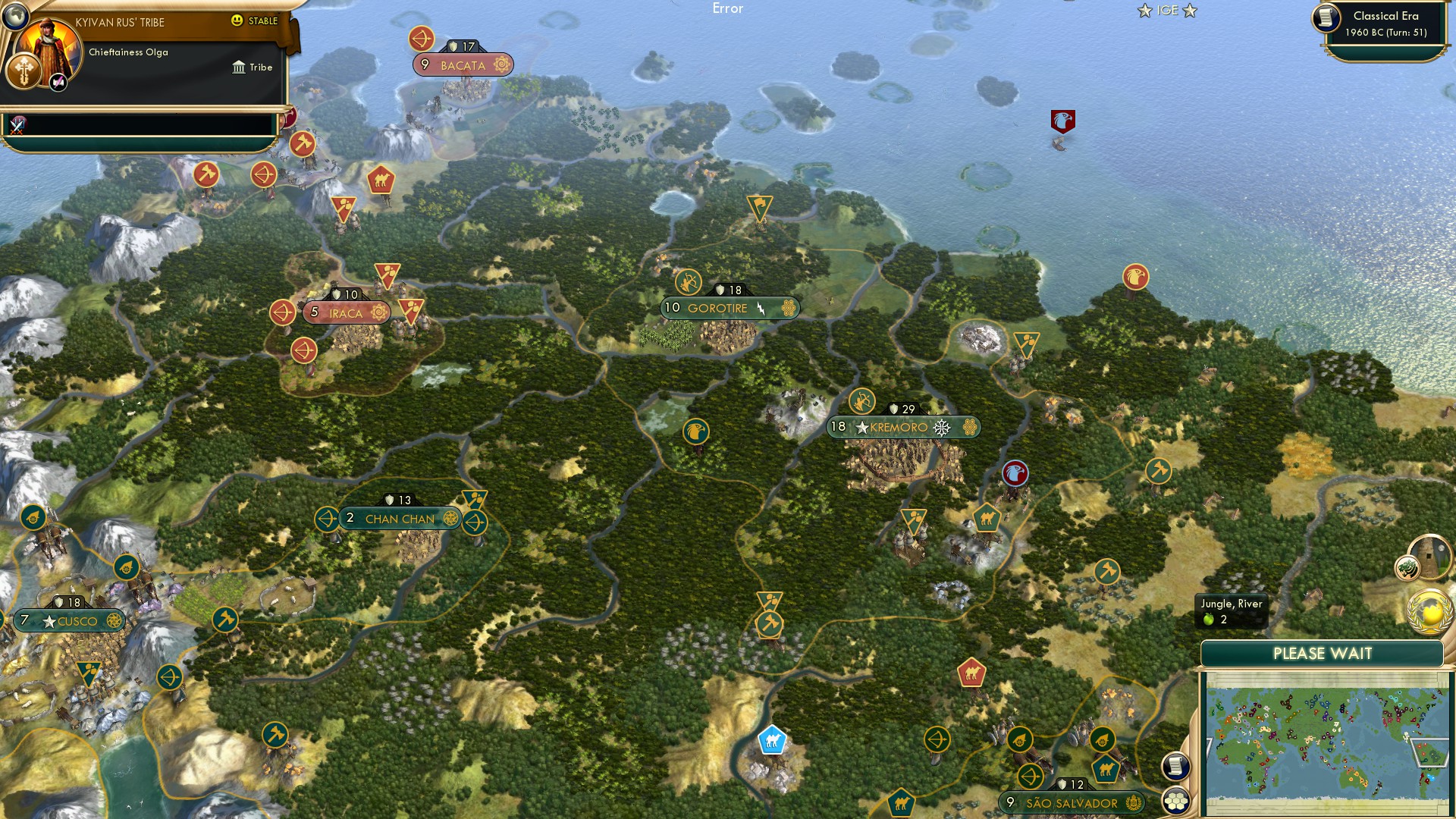Open the city screen for Gorotire
Viewport: 1456px width, 819px height.
[718, 308]
